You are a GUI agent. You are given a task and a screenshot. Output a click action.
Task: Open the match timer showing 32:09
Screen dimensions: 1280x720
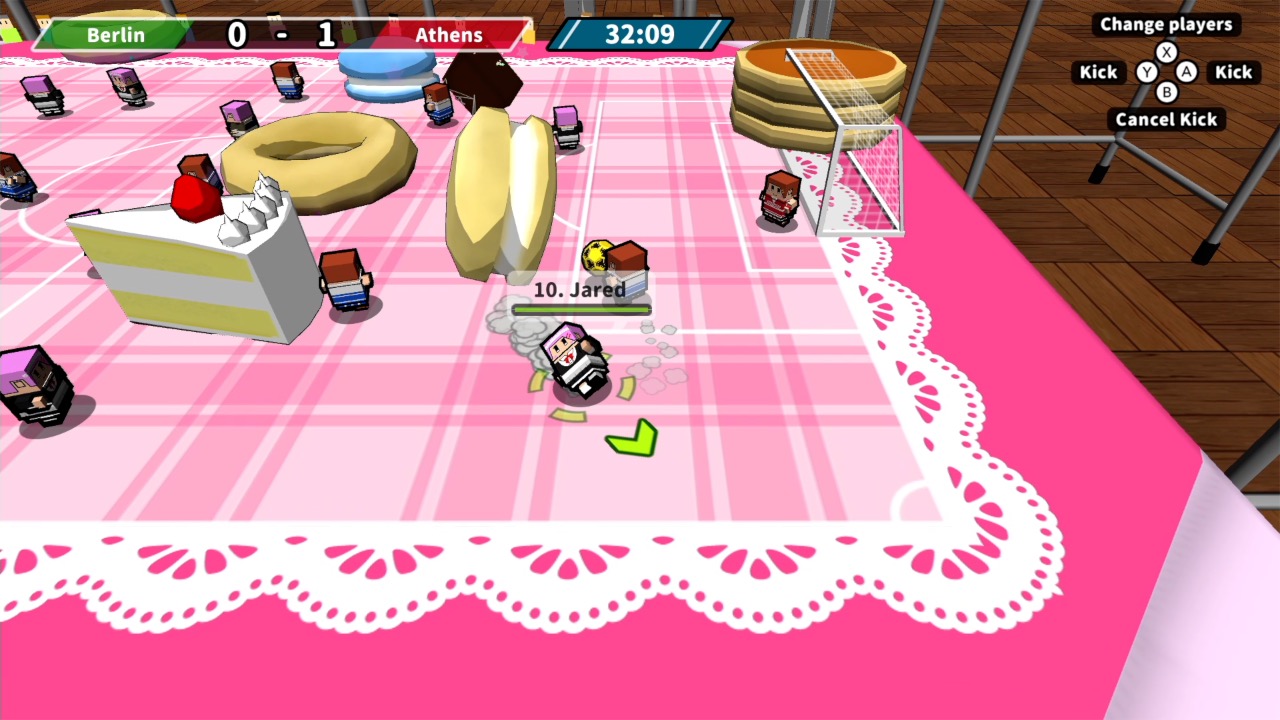[x=639, y=35]
